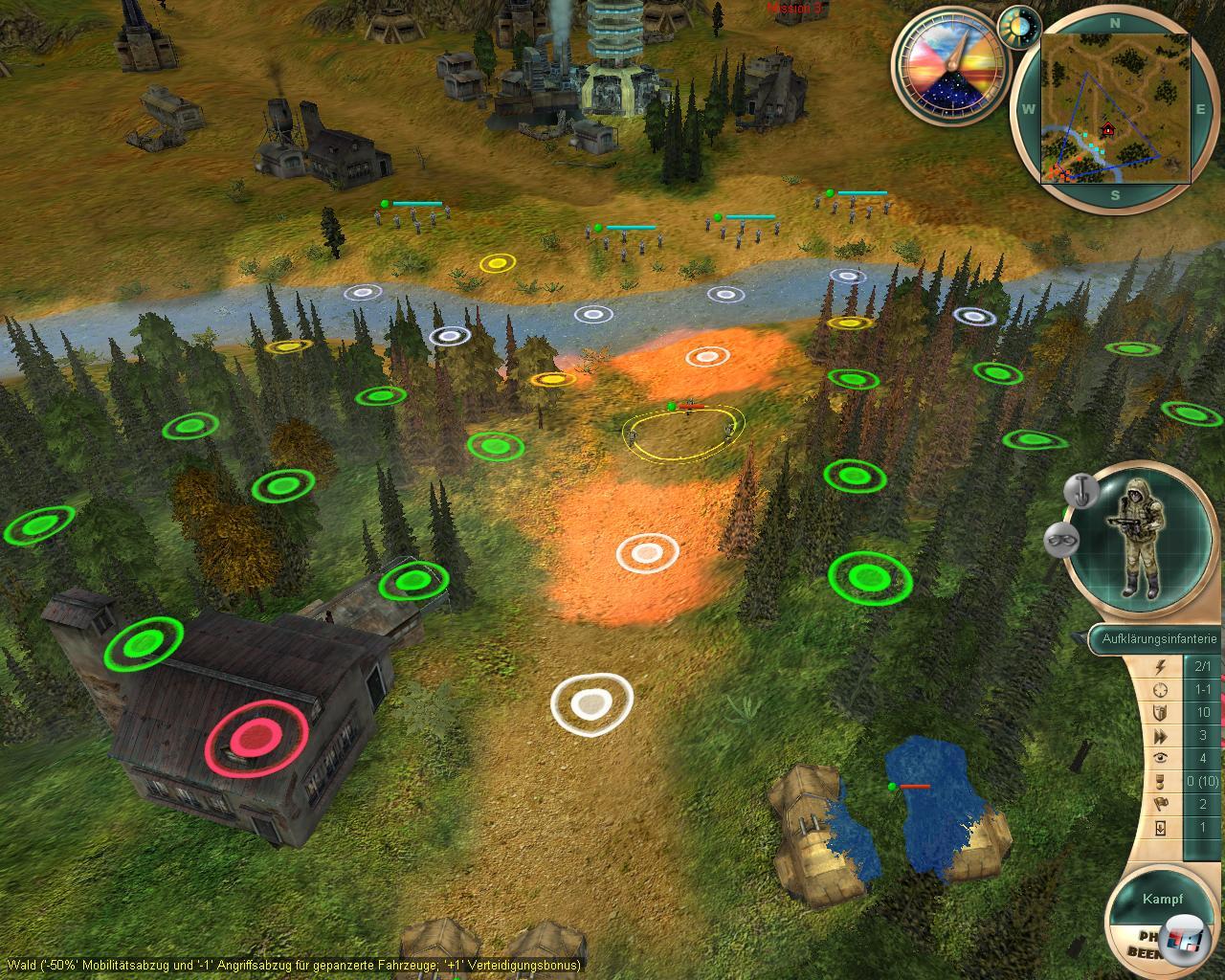Activate the binoculars scouting ability
1225x980 pixels.
[1060, 539]
